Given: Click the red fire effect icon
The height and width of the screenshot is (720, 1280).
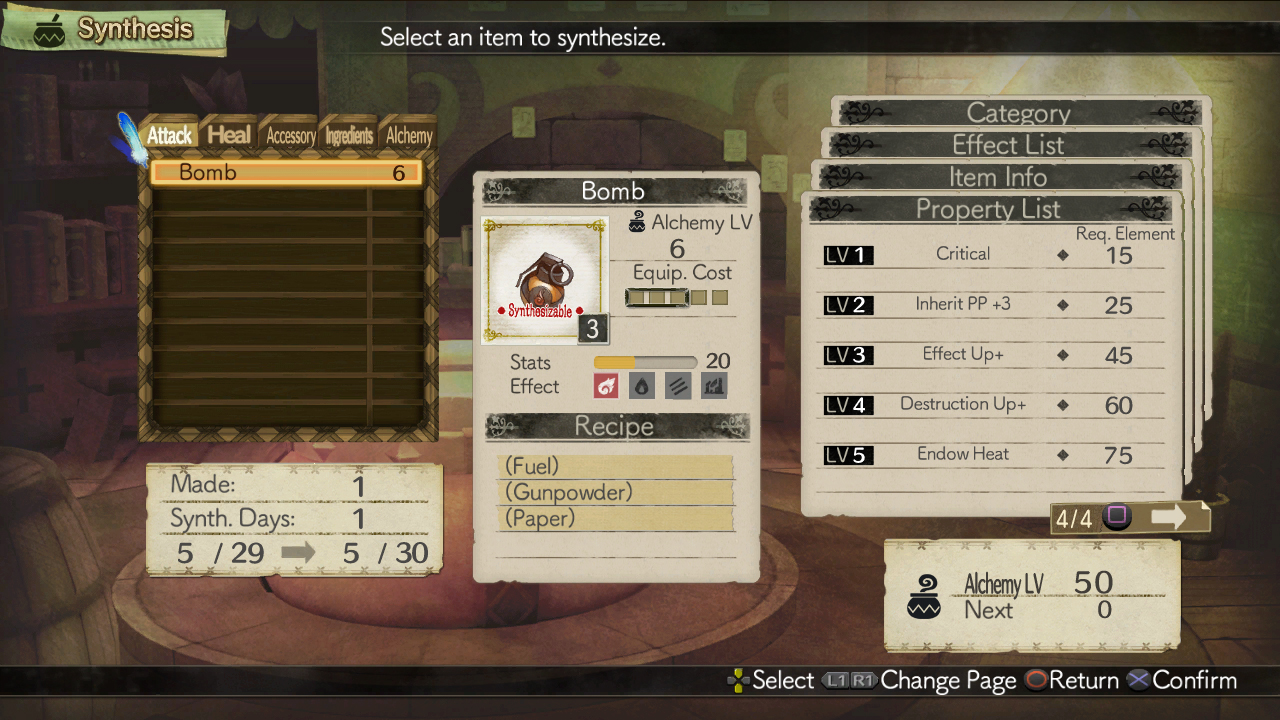Looking at the screenshot, I should click(606, 386).
